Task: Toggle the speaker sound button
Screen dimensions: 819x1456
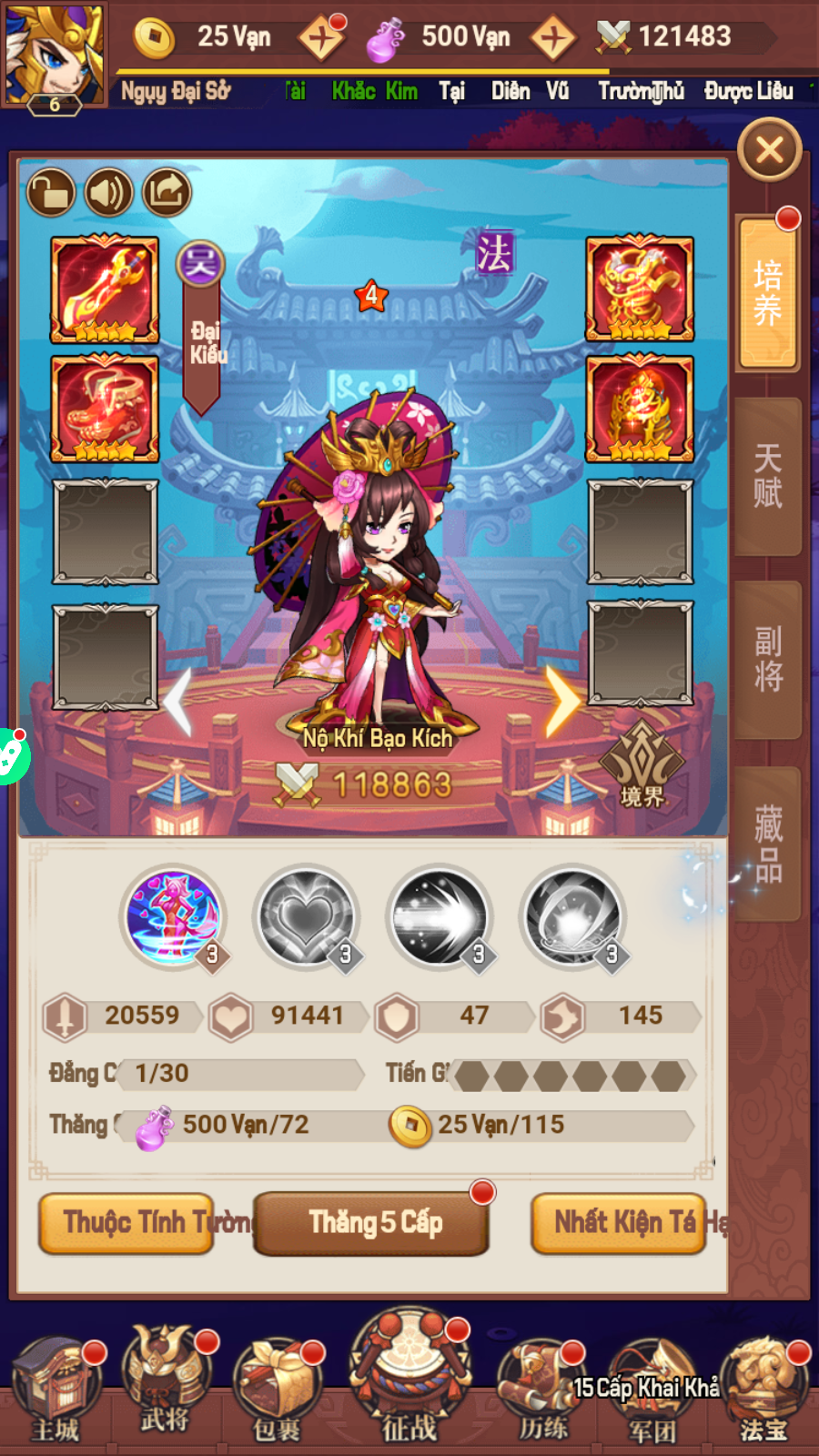Action: [x=109, y=193]
